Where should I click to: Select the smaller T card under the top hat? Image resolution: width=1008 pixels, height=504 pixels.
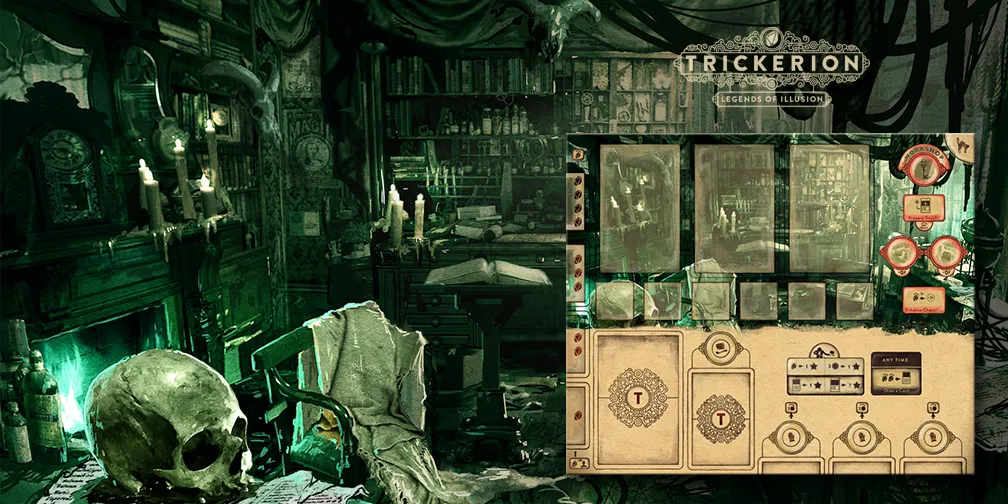tap(722, 412)
